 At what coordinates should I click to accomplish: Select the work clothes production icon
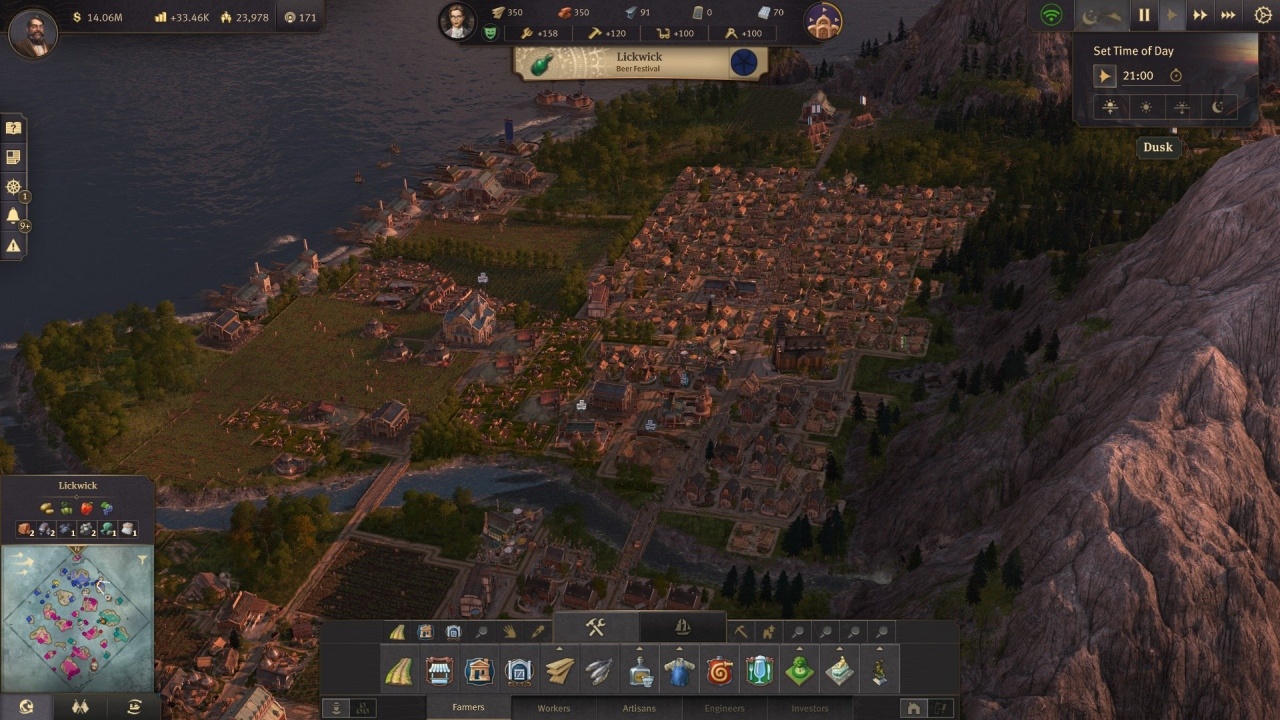(x=679, y=670)
